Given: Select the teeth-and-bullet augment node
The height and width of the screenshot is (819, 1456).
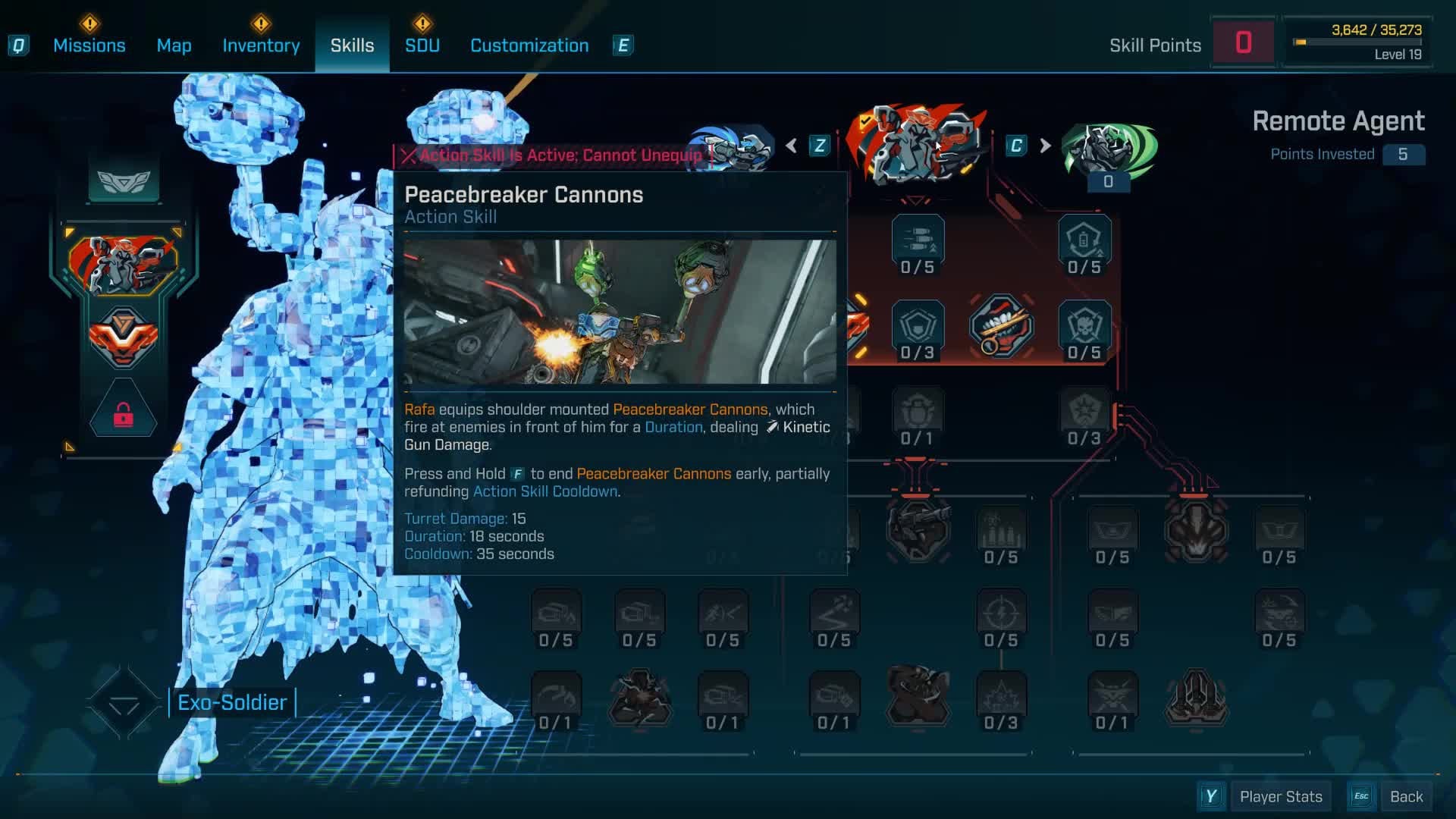Looking at the screenshot, I should tap(1001, 326).
